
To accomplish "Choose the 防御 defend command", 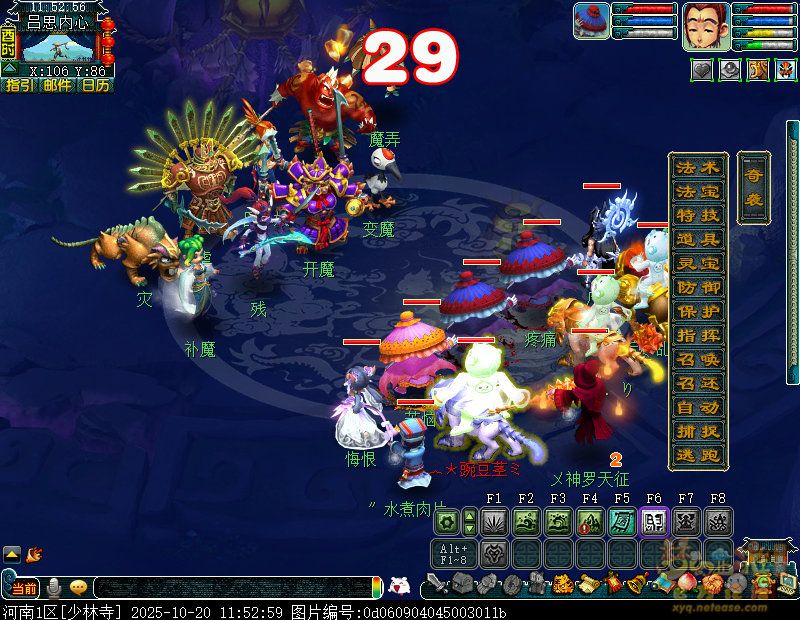I will (697, 287).
